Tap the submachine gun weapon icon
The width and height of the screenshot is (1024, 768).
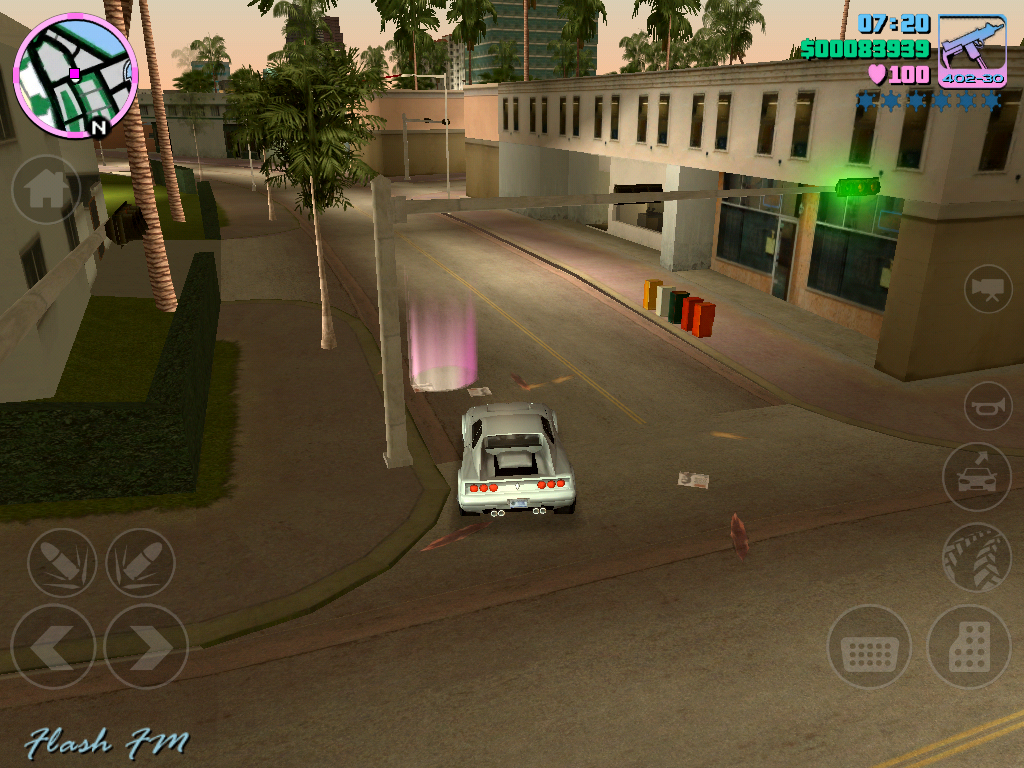(972, 50)
